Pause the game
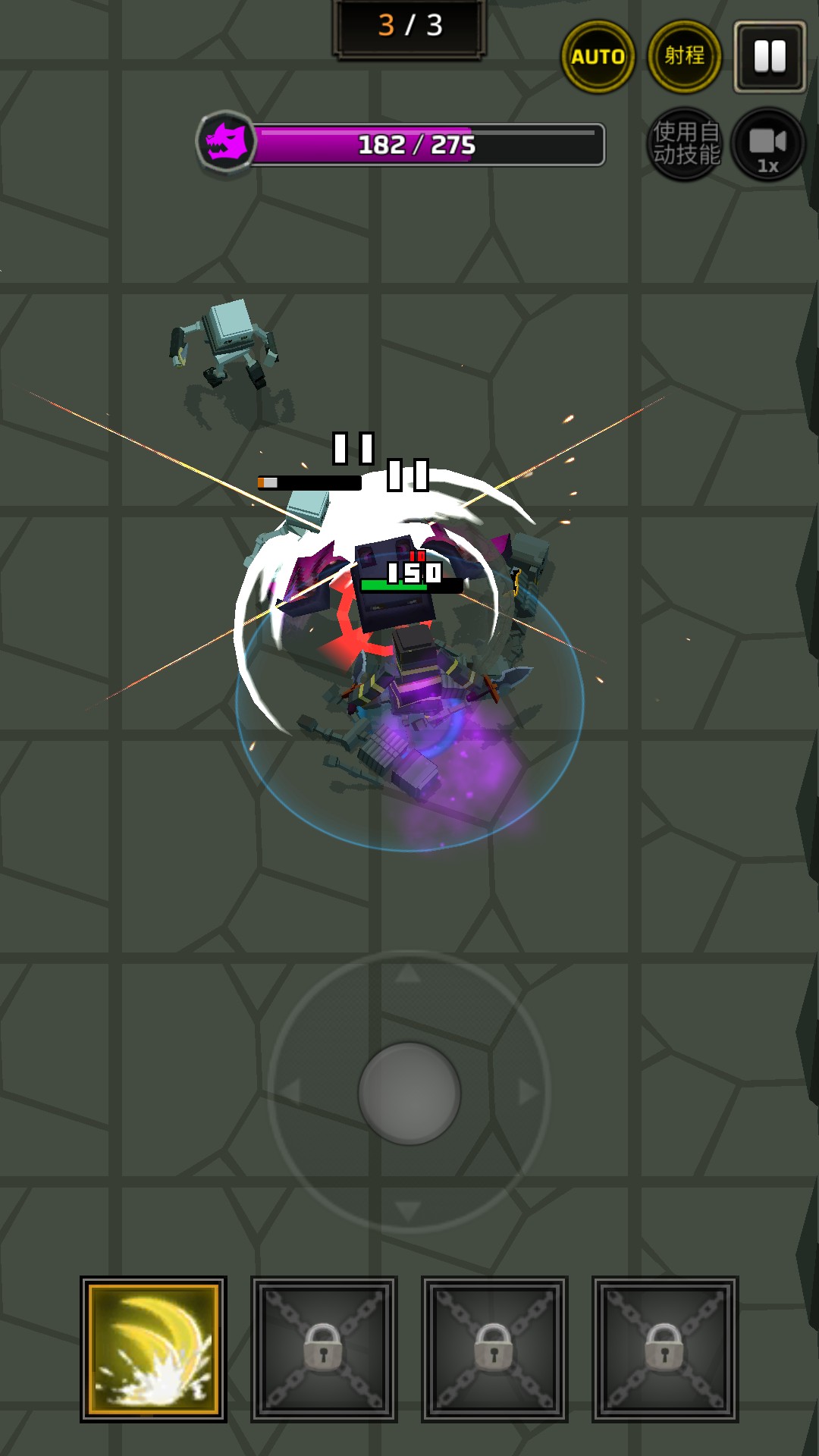The image size is (819, 1456). point(770,57)
